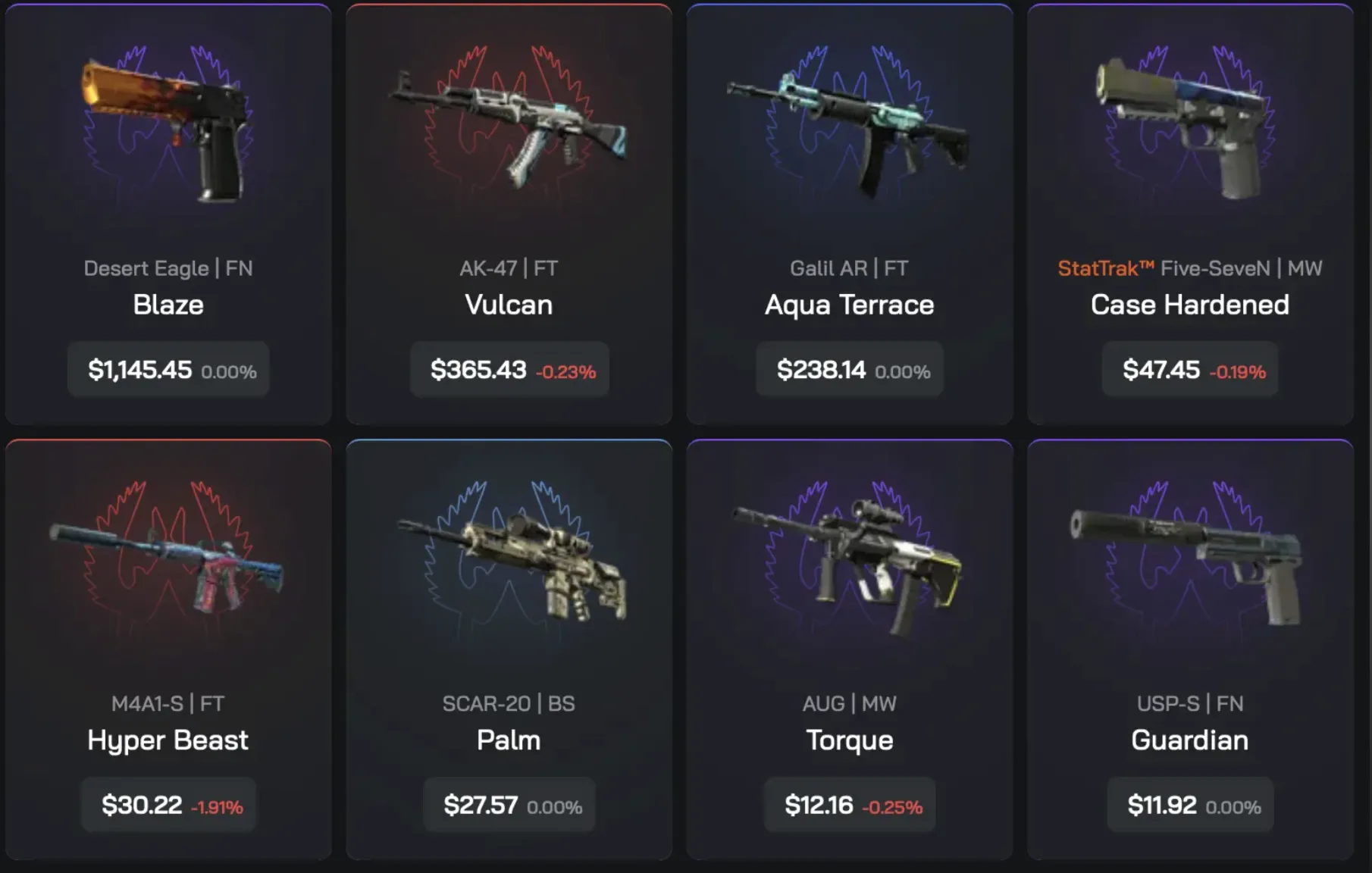
Task: Click the Blaze item title
Action: pyautogui.click(x=168, y=305)
